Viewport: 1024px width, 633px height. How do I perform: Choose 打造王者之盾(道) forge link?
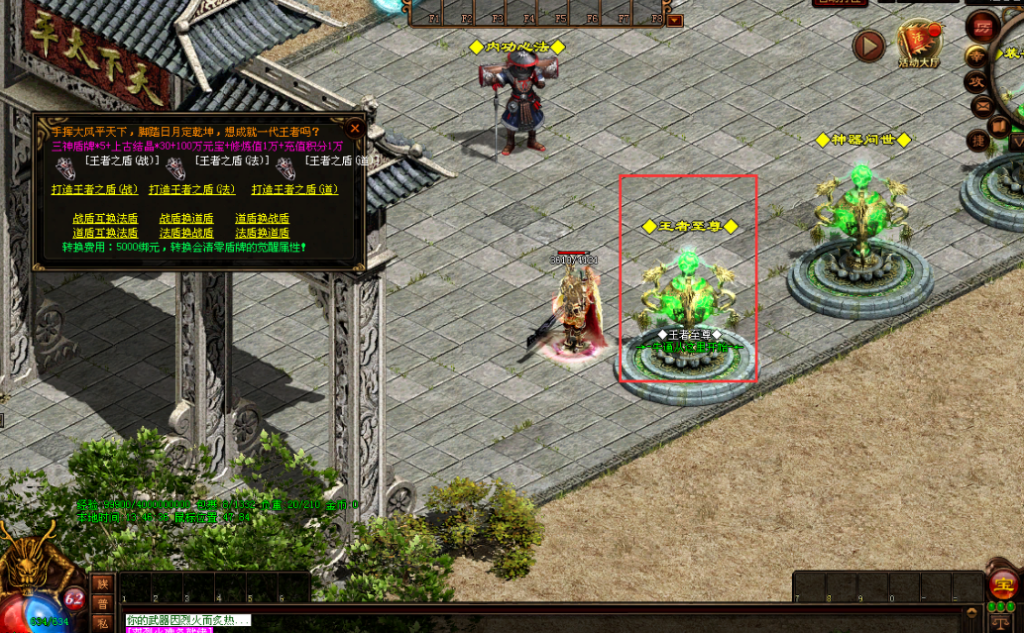[295, 189]
